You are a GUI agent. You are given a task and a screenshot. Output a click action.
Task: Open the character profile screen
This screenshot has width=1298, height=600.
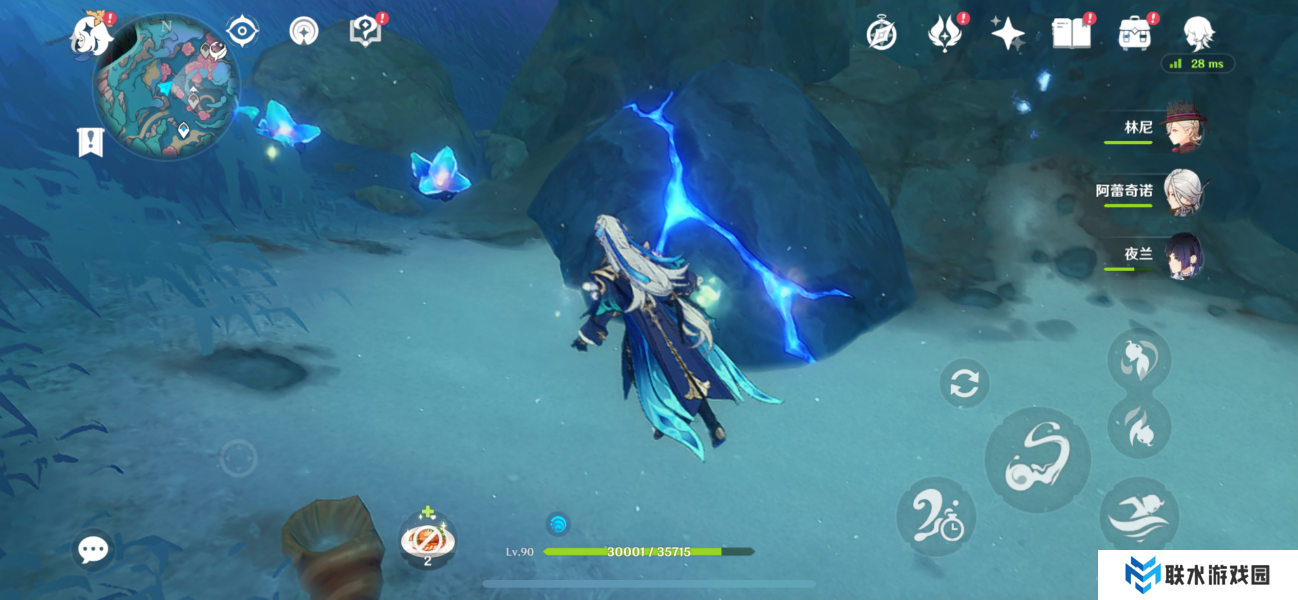click(x=1198, y=33)
